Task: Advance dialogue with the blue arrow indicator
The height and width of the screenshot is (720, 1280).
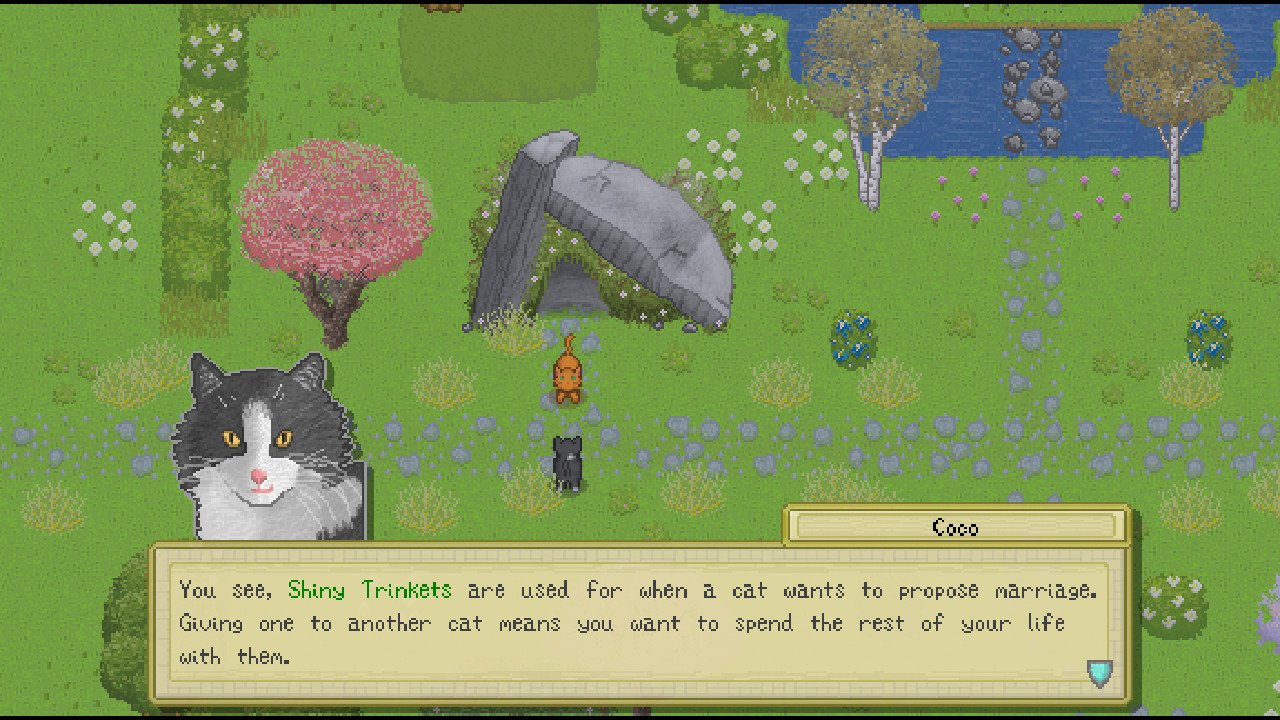Action: 1099,673
